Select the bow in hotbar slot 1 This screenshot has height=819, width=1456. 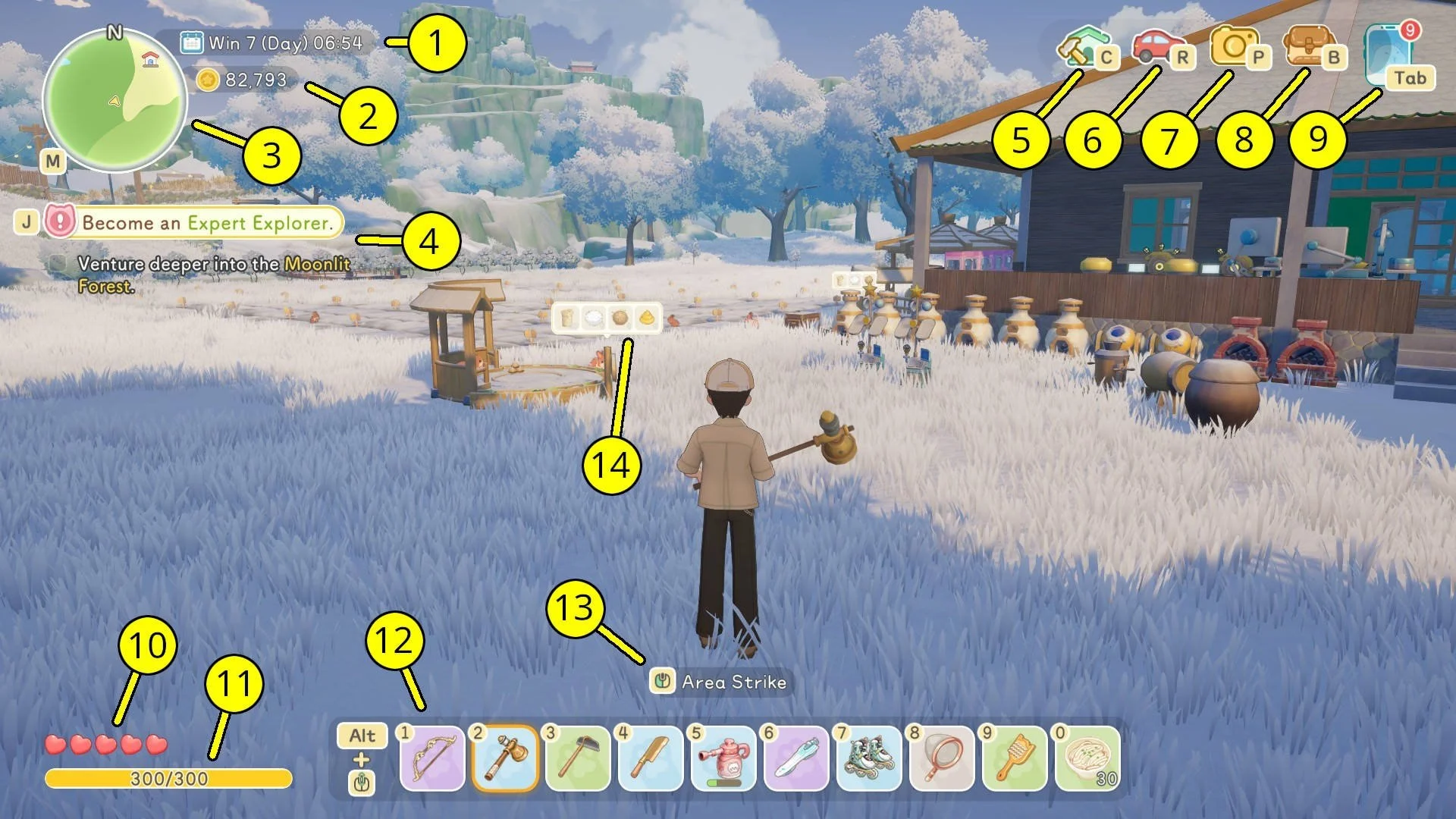pyautogui.click(x=431, y=758)
